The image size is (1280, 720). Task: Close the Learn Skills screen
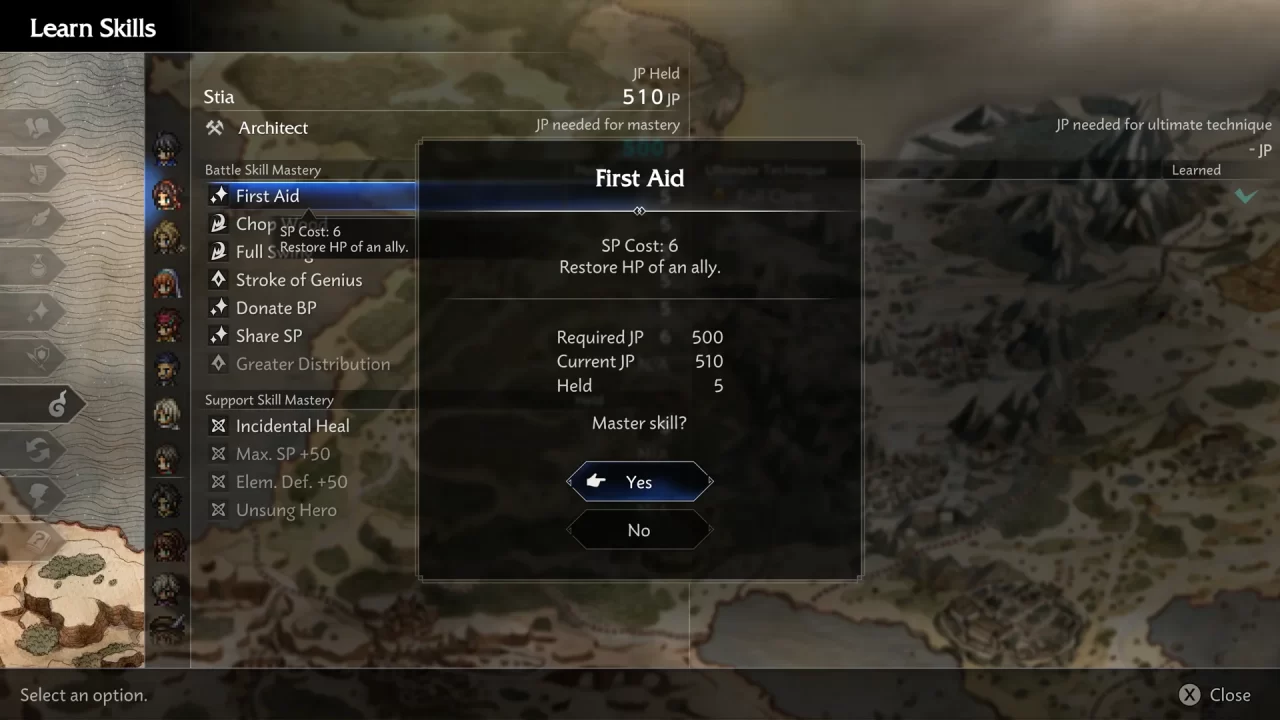[1214, 694]
